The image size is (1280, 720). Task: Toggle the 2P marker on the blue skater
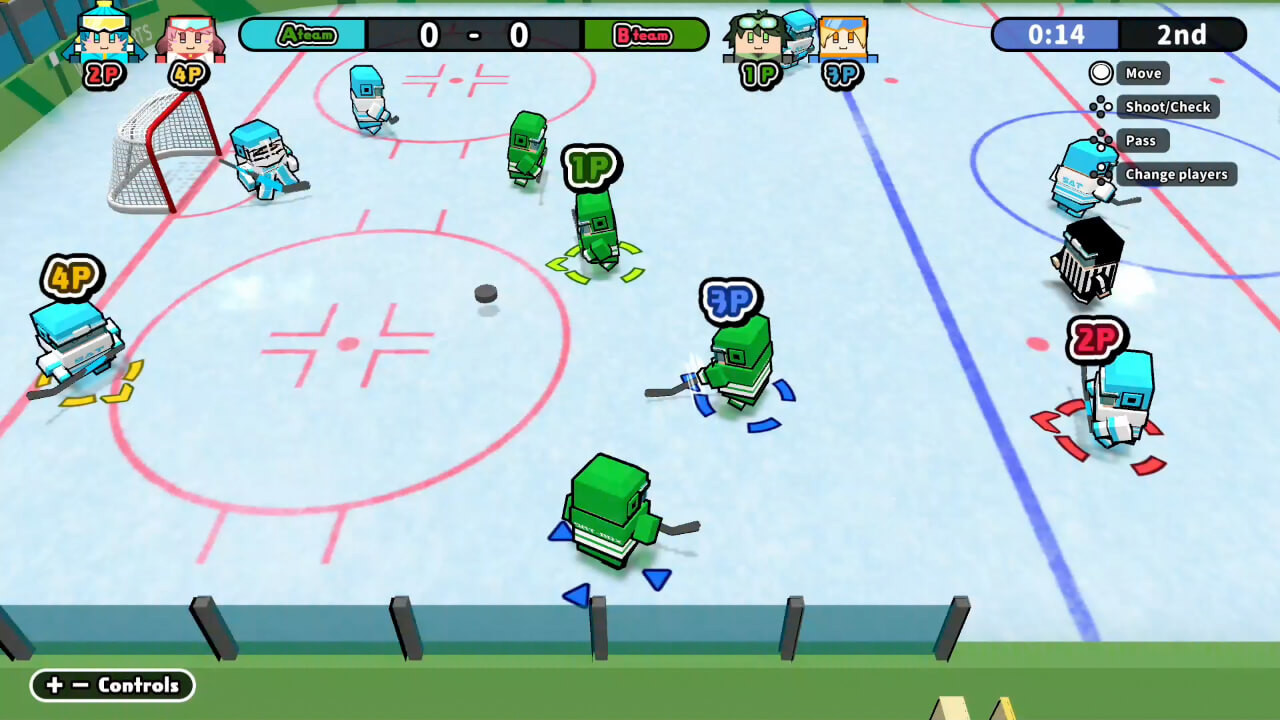(x=1098, y=340)
